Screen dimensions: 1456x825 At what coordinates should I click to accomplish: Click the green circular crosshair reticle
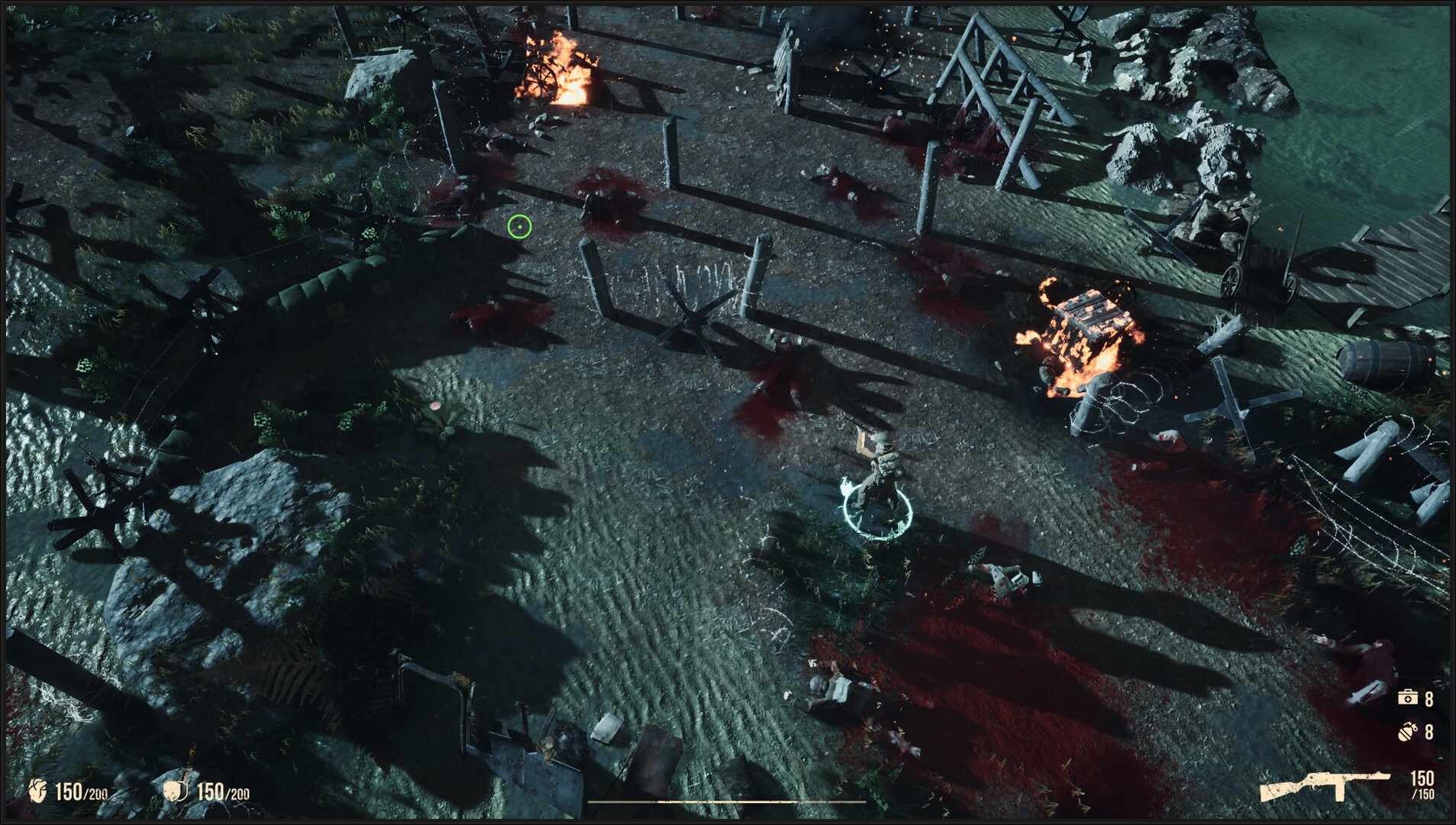(519, 225)
